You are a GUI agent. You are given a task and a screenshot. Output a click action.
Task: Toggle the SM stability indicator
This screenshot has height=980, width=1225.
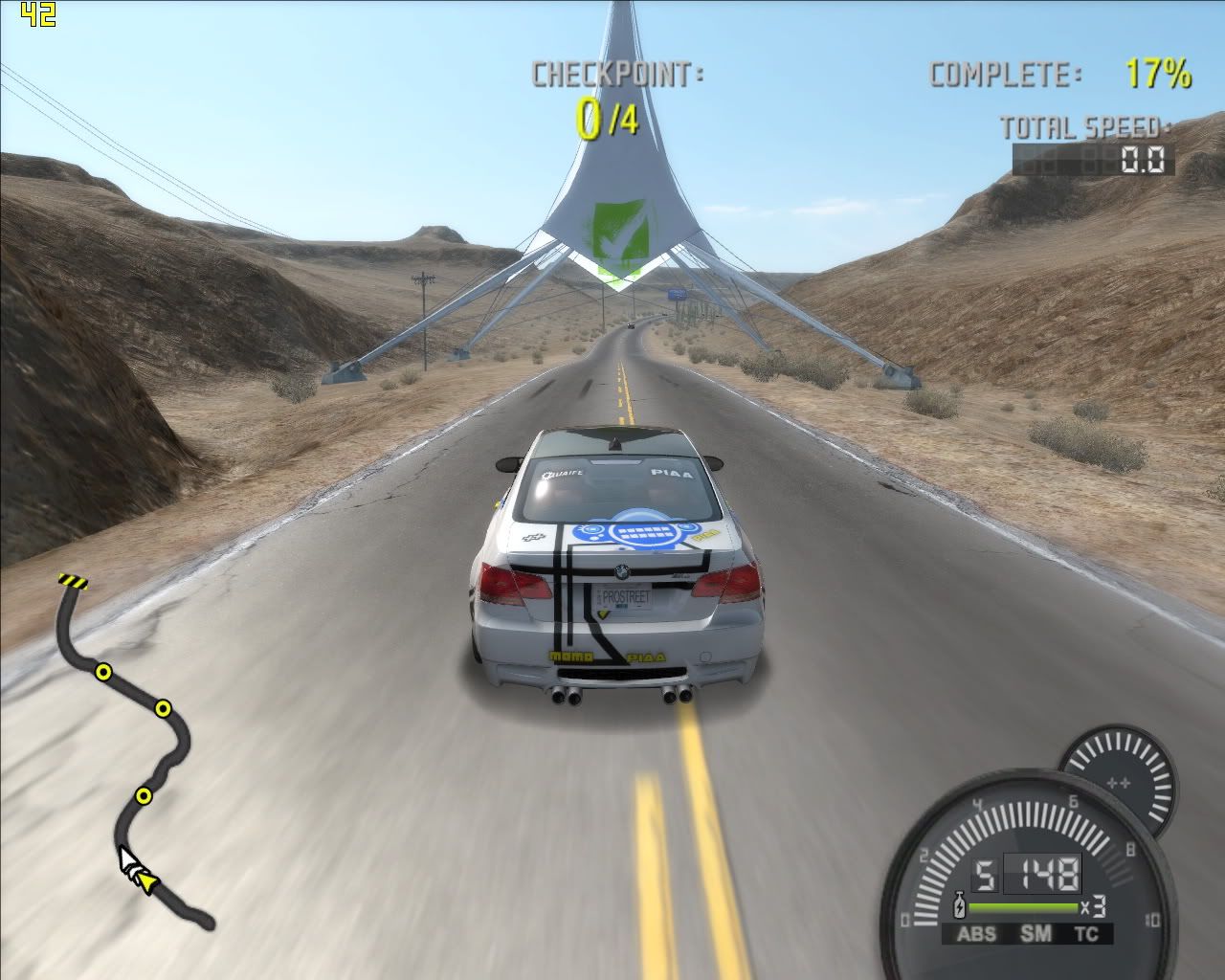pos(1035,934)
